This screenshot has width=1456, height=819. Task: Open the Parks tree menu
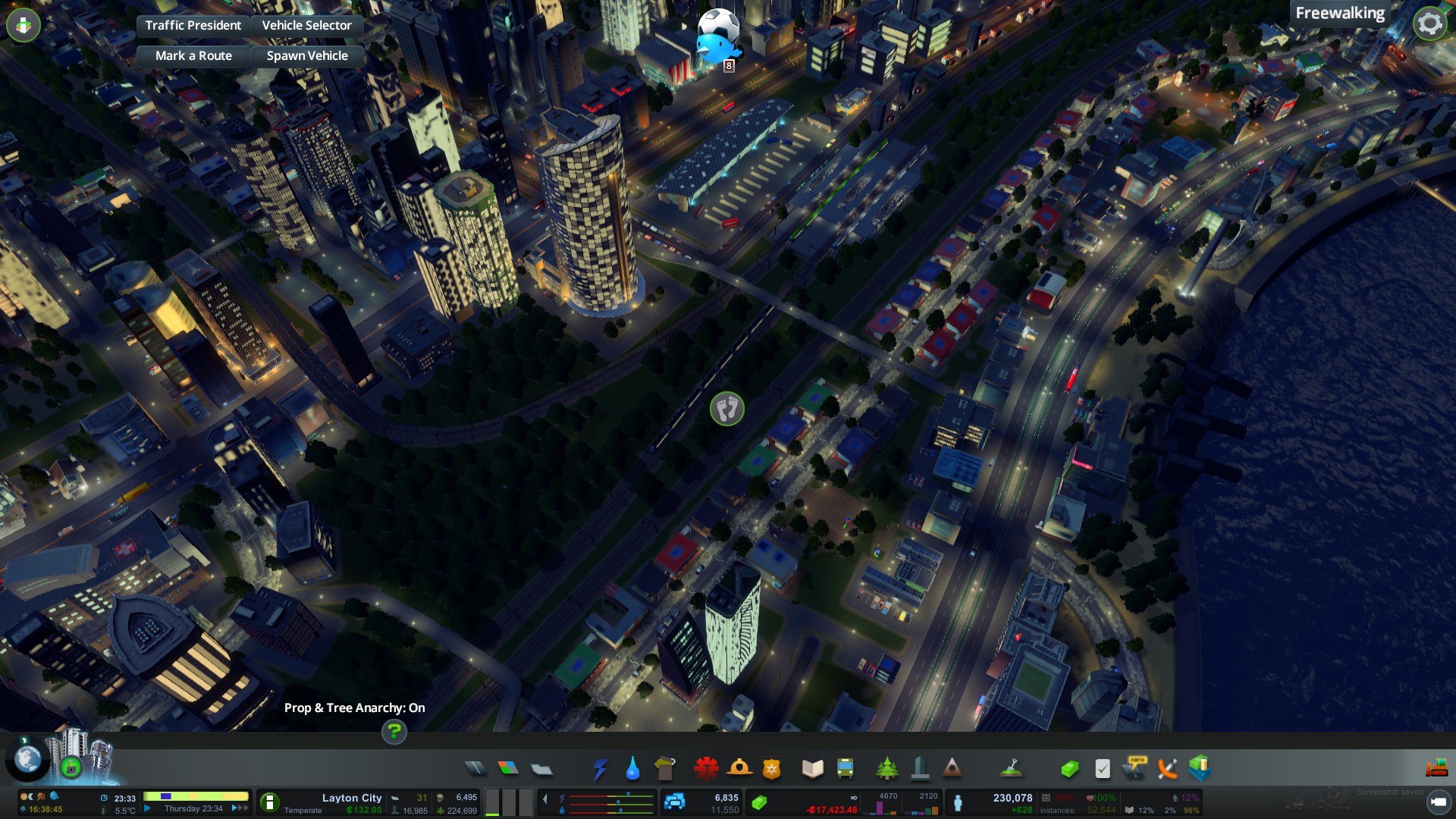(886, 769)
